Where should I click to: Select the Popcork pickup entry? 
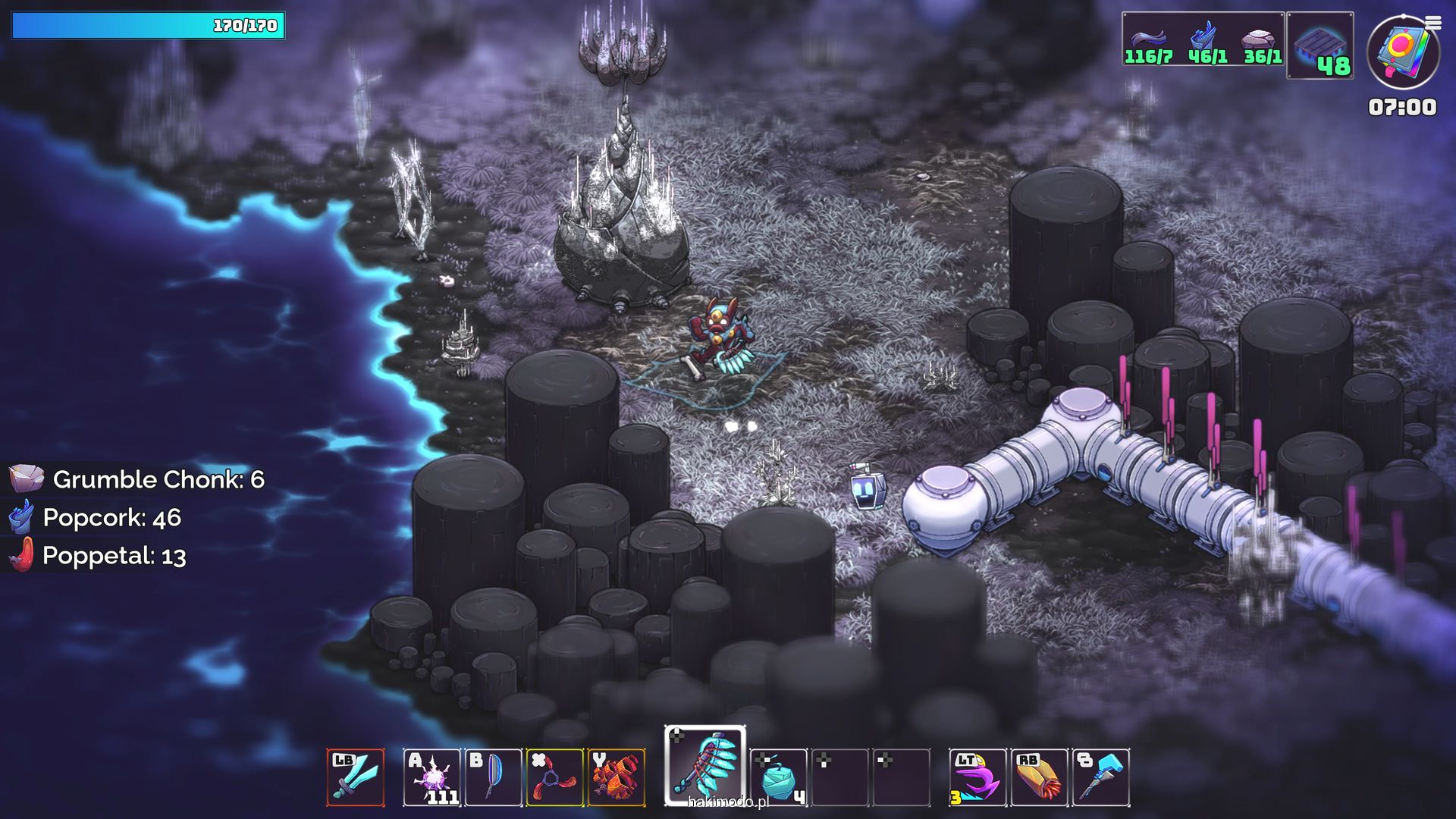(x=96, y=518)
